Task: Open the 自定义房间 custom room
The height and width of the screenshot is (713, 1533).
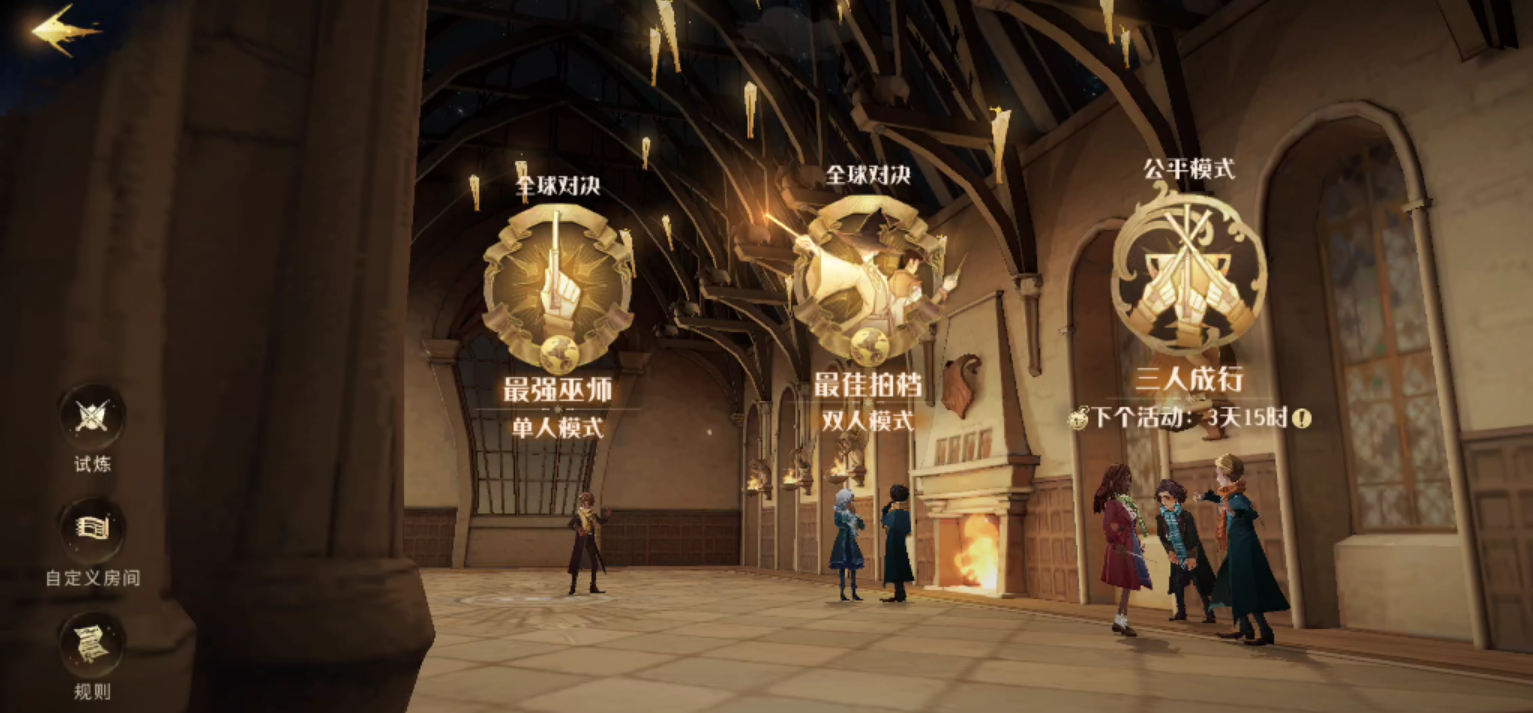Action: click(x=92, y=530)
